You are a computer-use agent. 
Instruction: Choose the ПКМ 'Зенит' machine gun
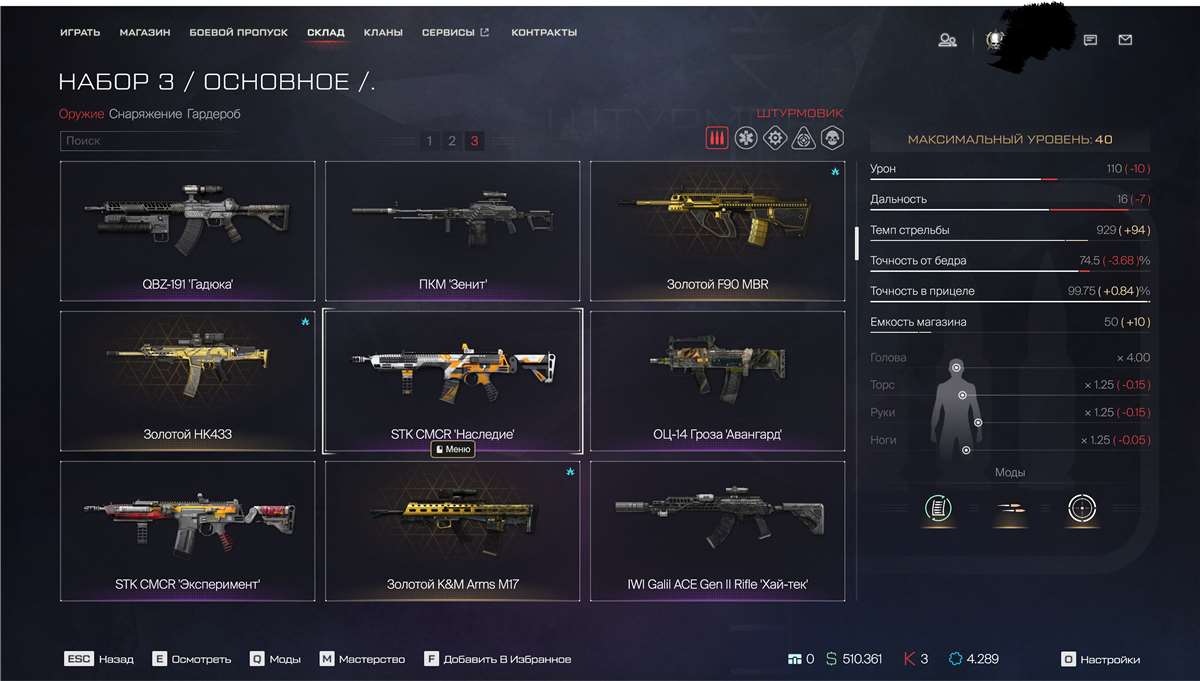(x=452, y=230)
